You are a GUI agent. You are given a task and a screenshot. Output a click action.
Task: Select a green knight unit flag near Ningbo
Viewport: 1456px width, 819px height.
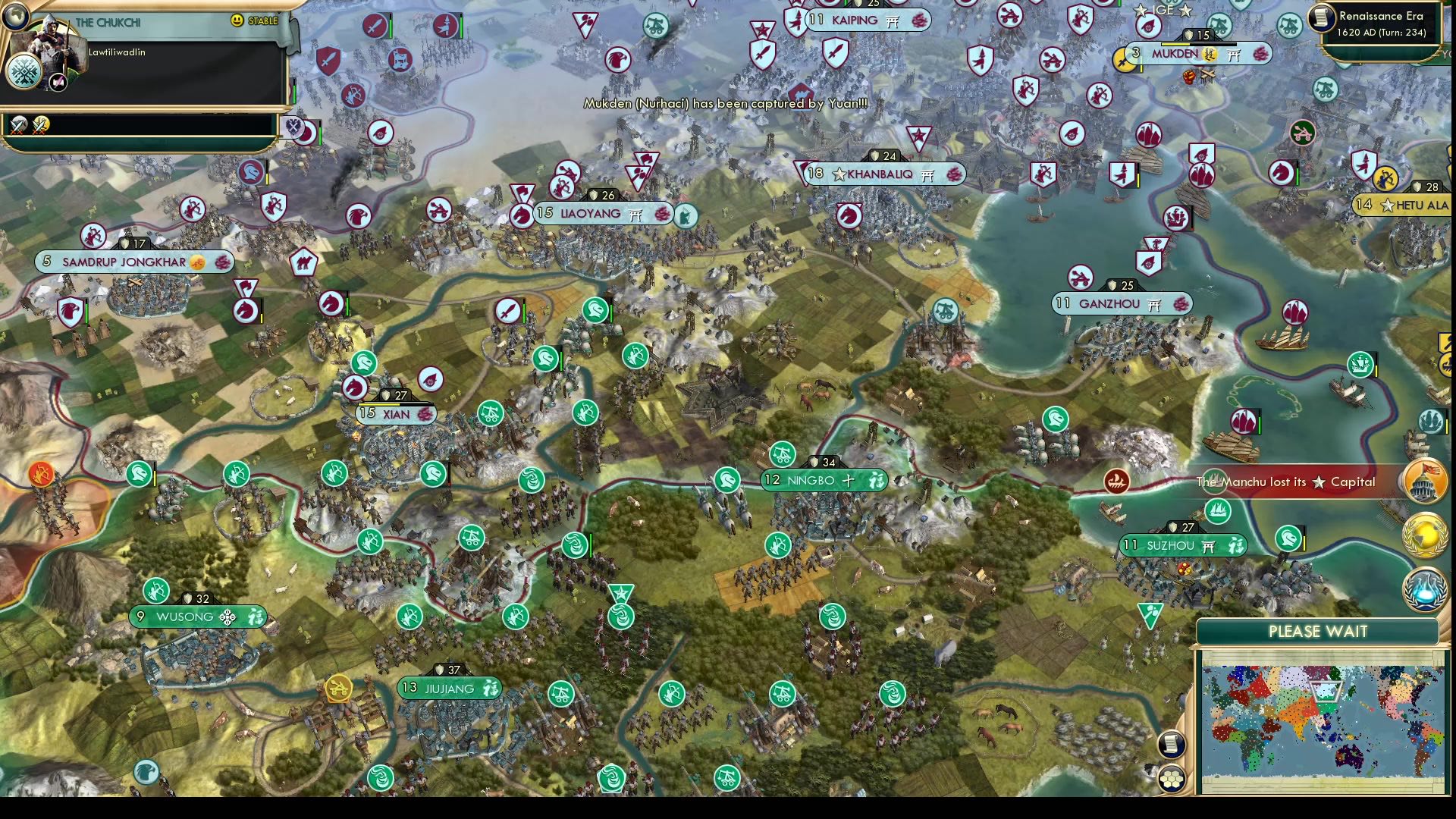click(x=726, y=480)
